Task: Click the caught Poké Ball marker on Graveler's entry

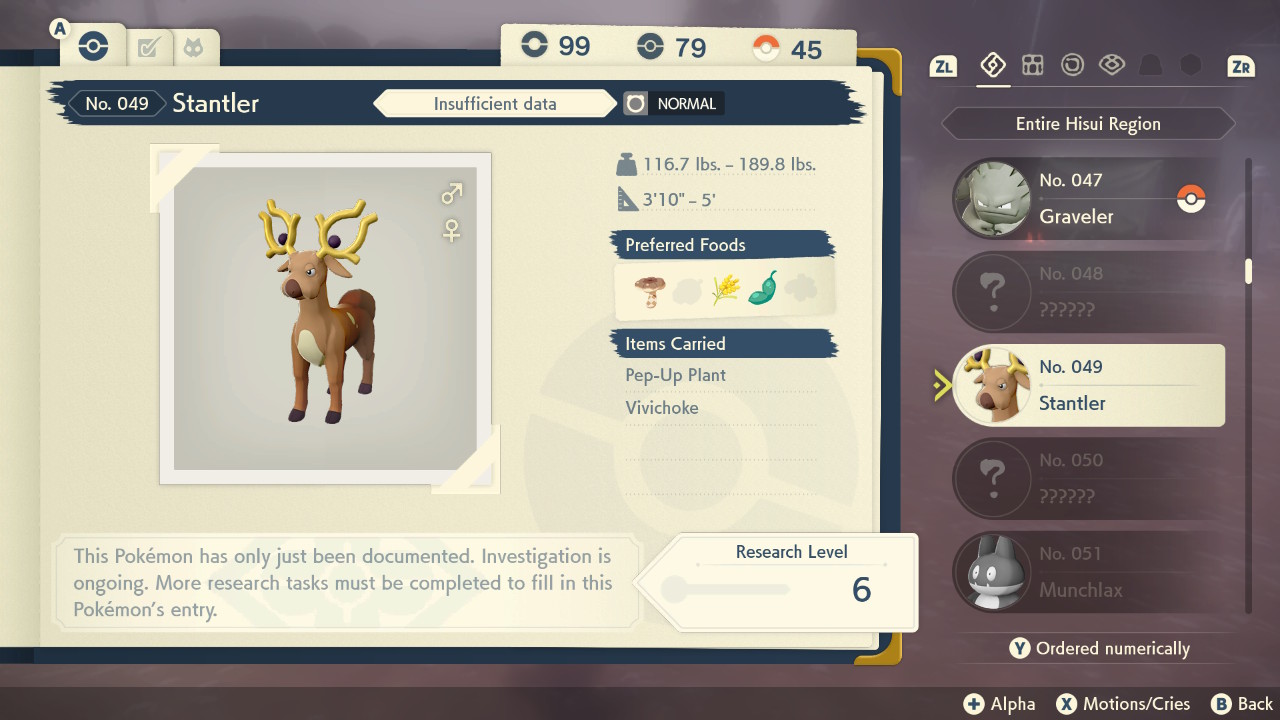Action: coord(1191,200)
